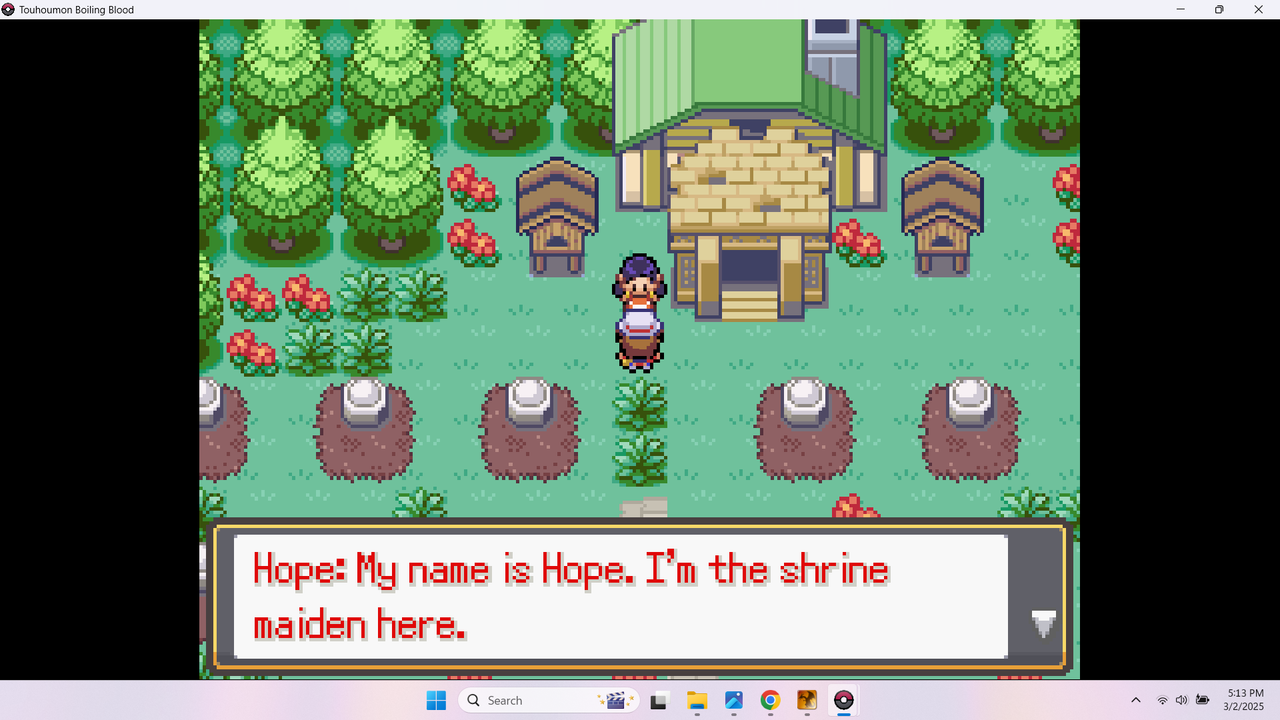Open the Start menu
Screen dimensions: 1280x720
436,700
